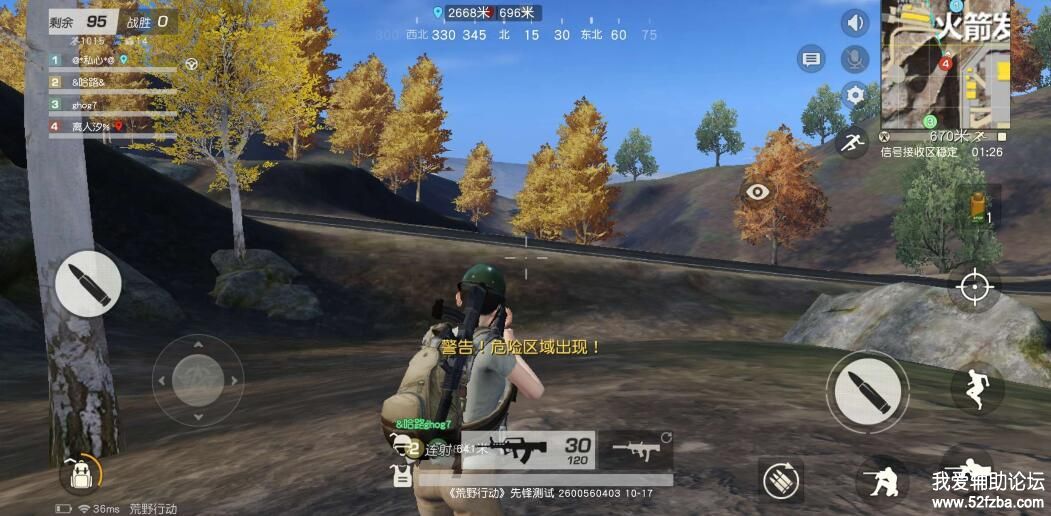The image size is (1051, 516).
Task: Reload using the bullets reload icon
Action: click(781, 480)
